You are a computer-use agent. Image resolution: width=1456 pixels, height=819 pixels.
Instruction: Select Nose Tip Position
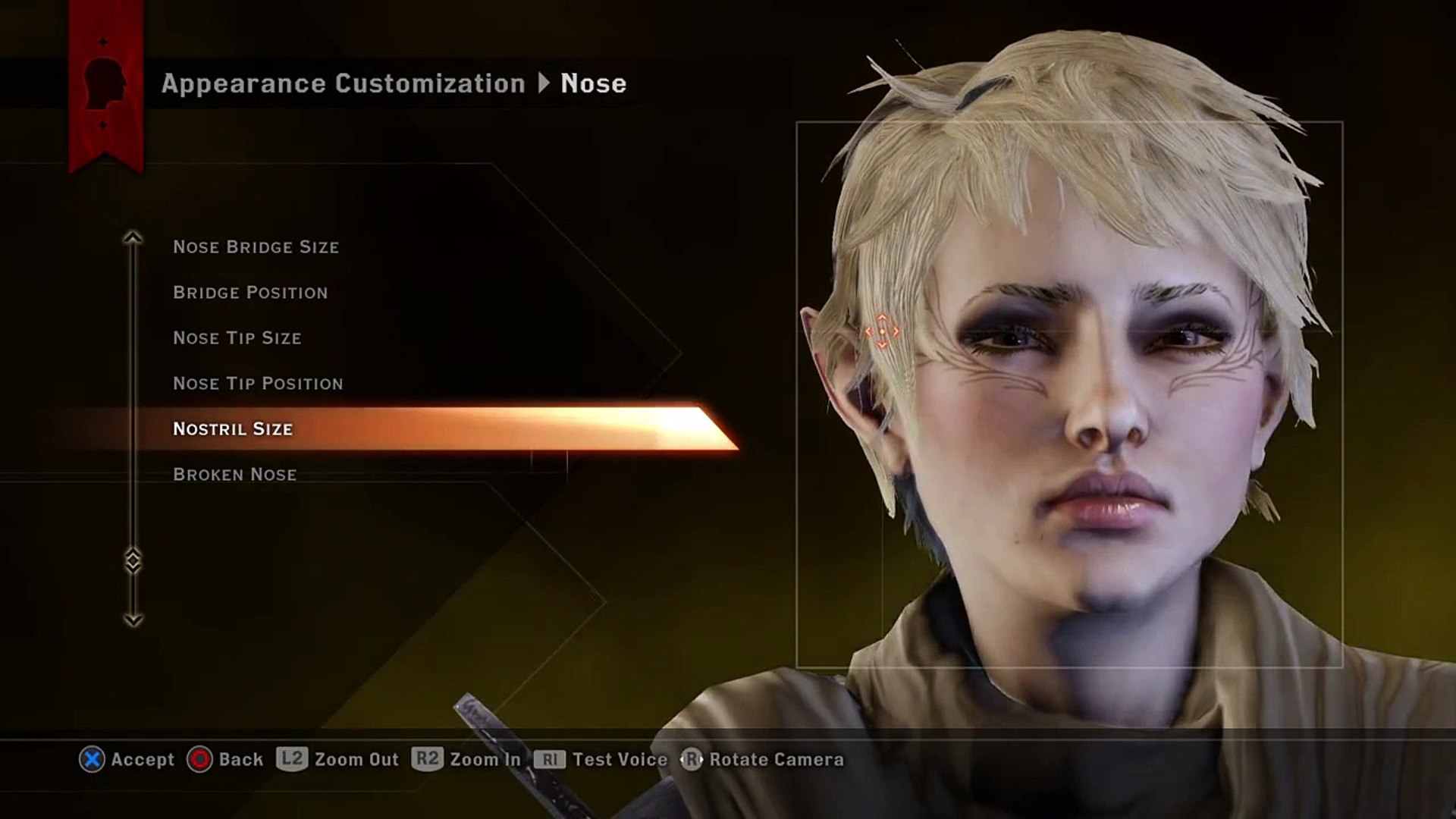[x=258, y=384]
